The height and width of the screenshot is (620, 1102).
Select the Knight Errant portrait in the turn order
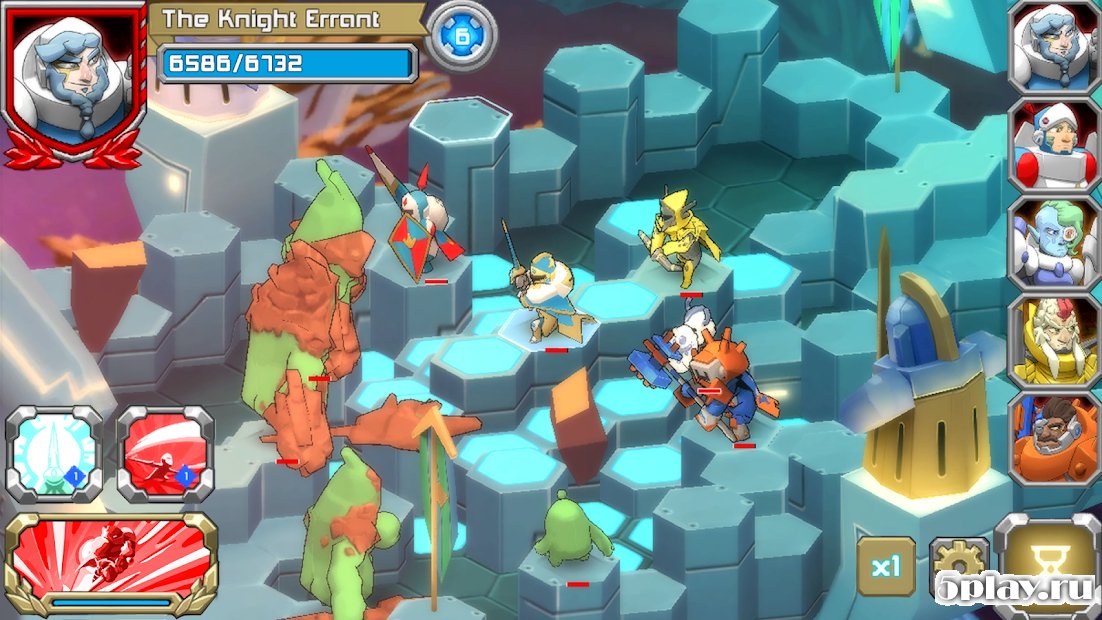[x=1052, y=47]
